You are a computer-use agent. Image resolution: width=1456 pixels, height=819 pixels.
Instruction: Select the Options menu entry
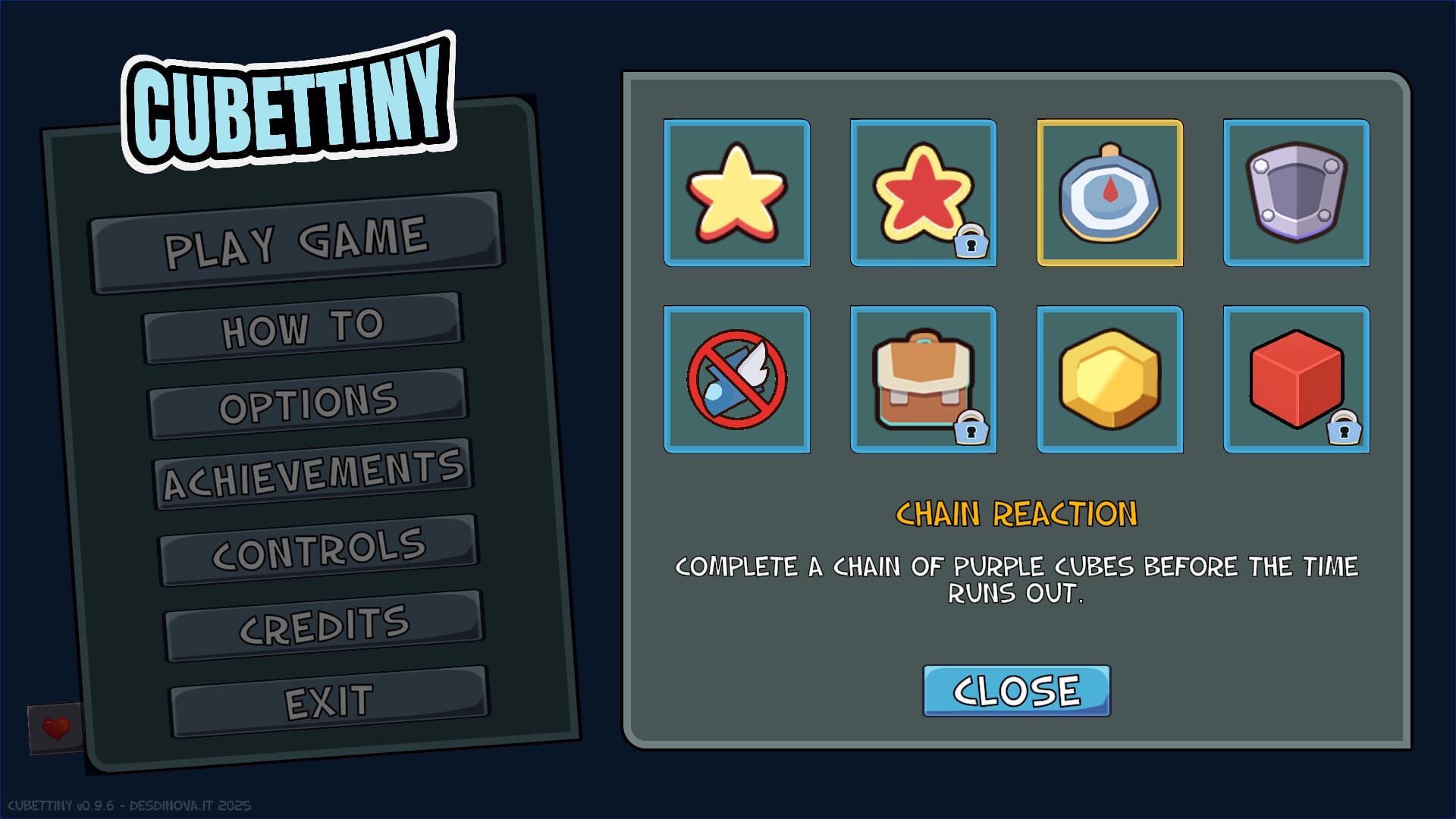coord(309,397)
